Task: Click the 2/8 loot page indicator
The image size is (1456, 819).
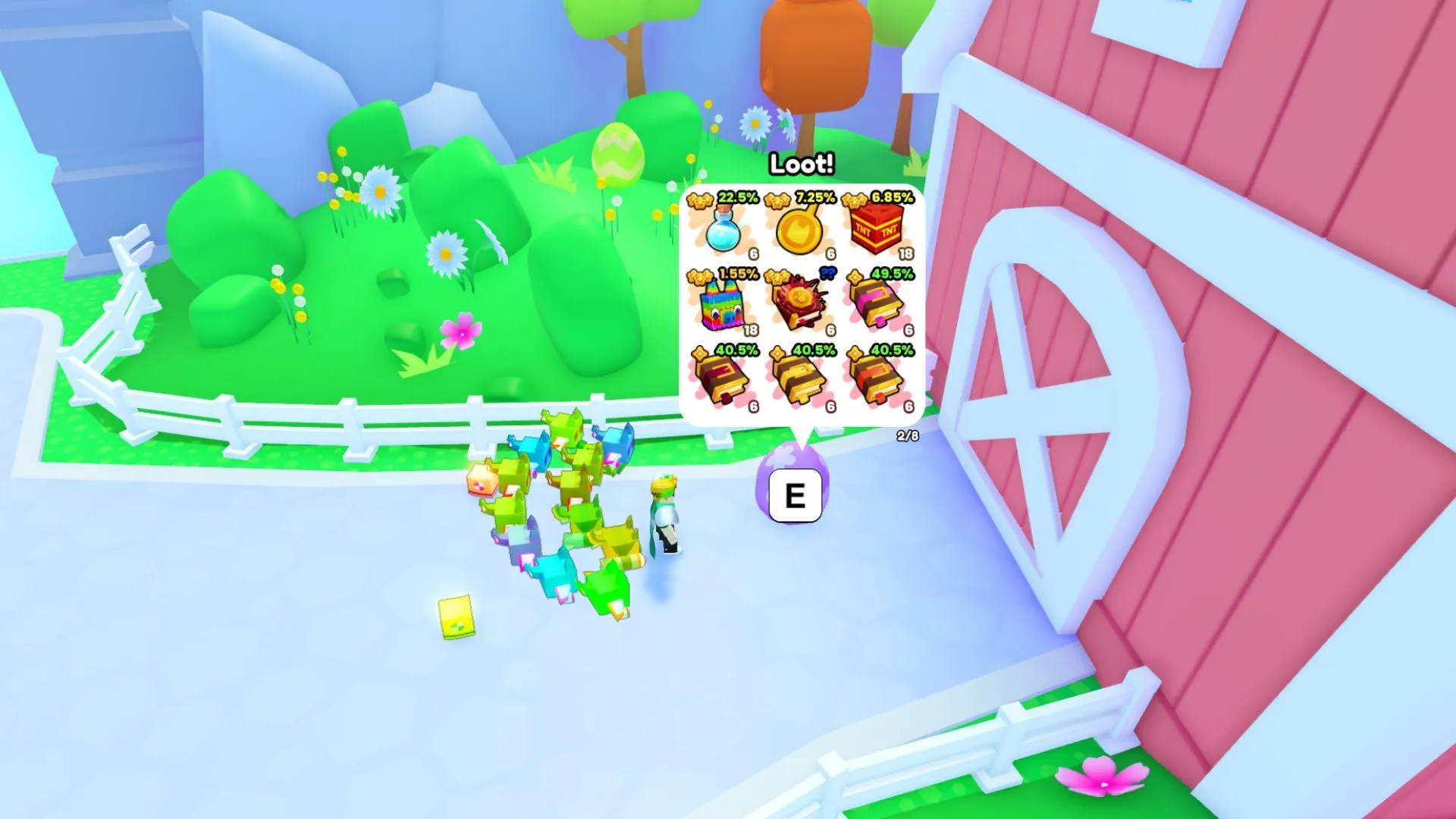Action: tap(907, 436)
